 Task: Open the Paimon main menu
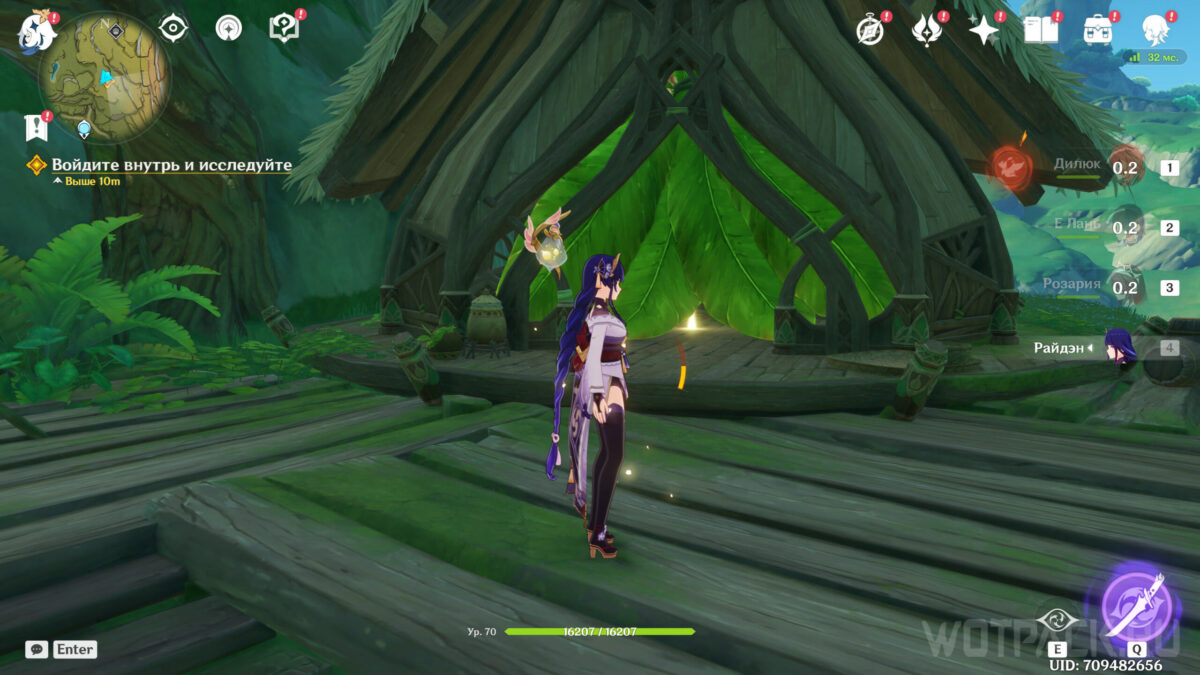(38, 31)
